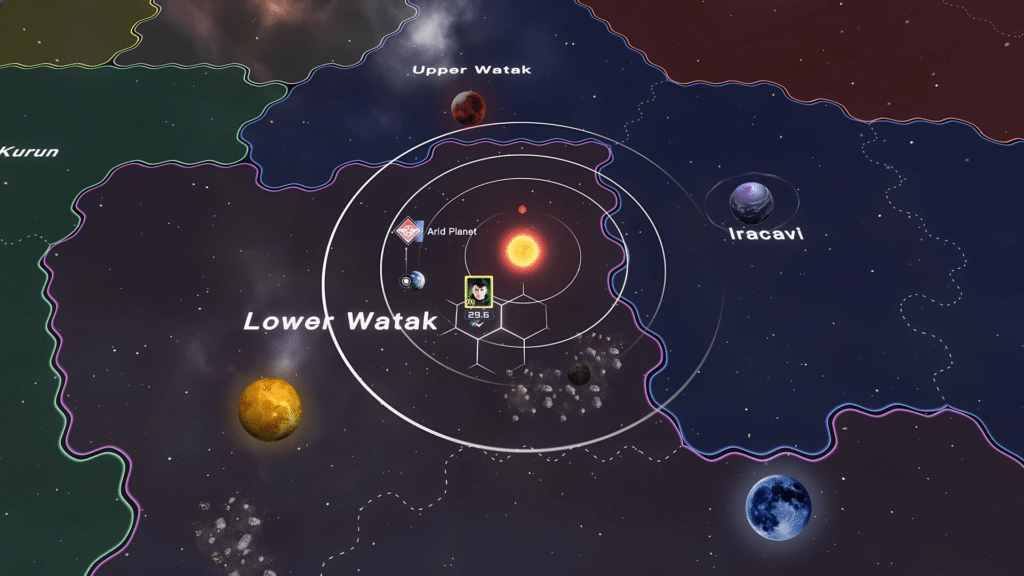Select the Upper Watak region label

point(472,70)
